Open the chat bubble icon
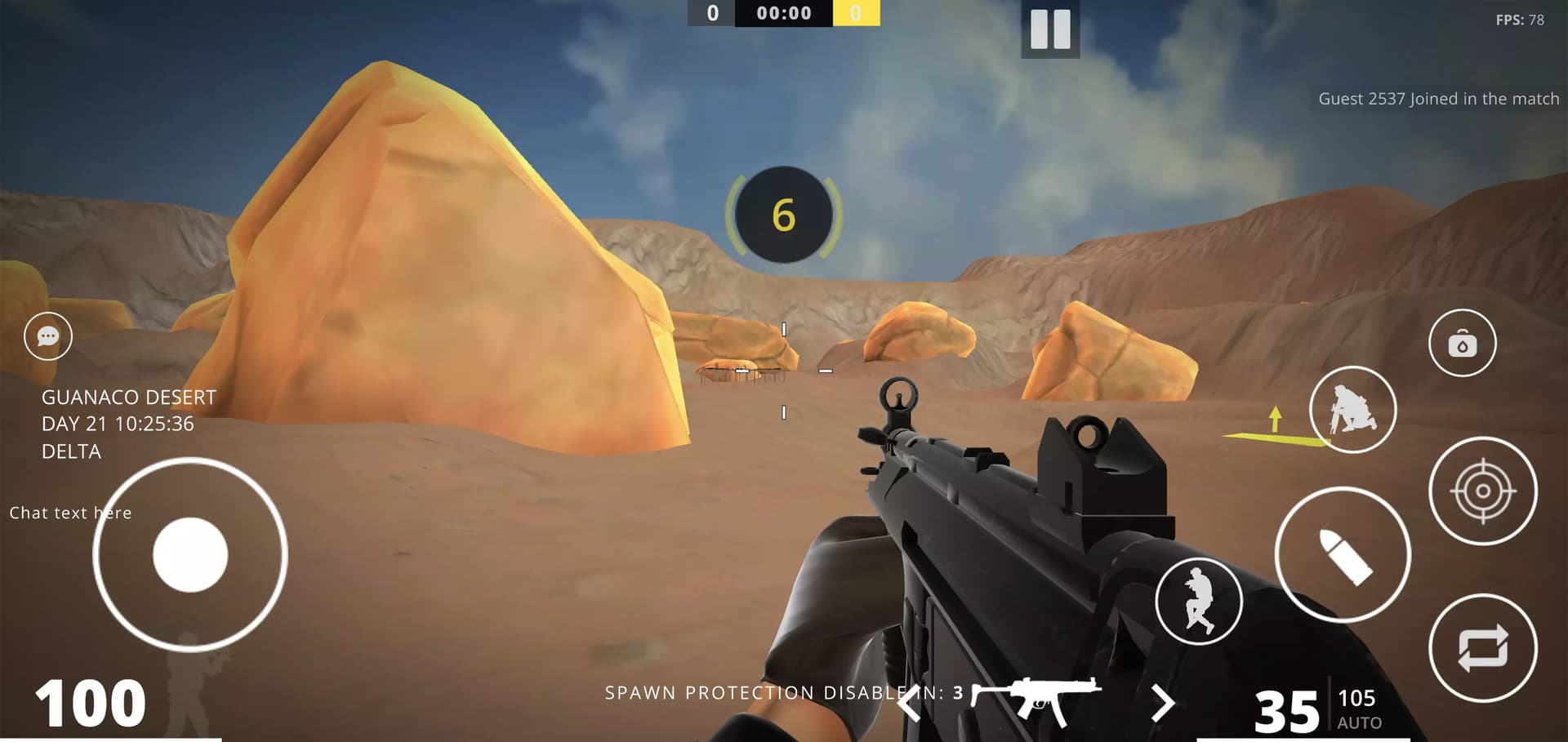 (48, 336)
